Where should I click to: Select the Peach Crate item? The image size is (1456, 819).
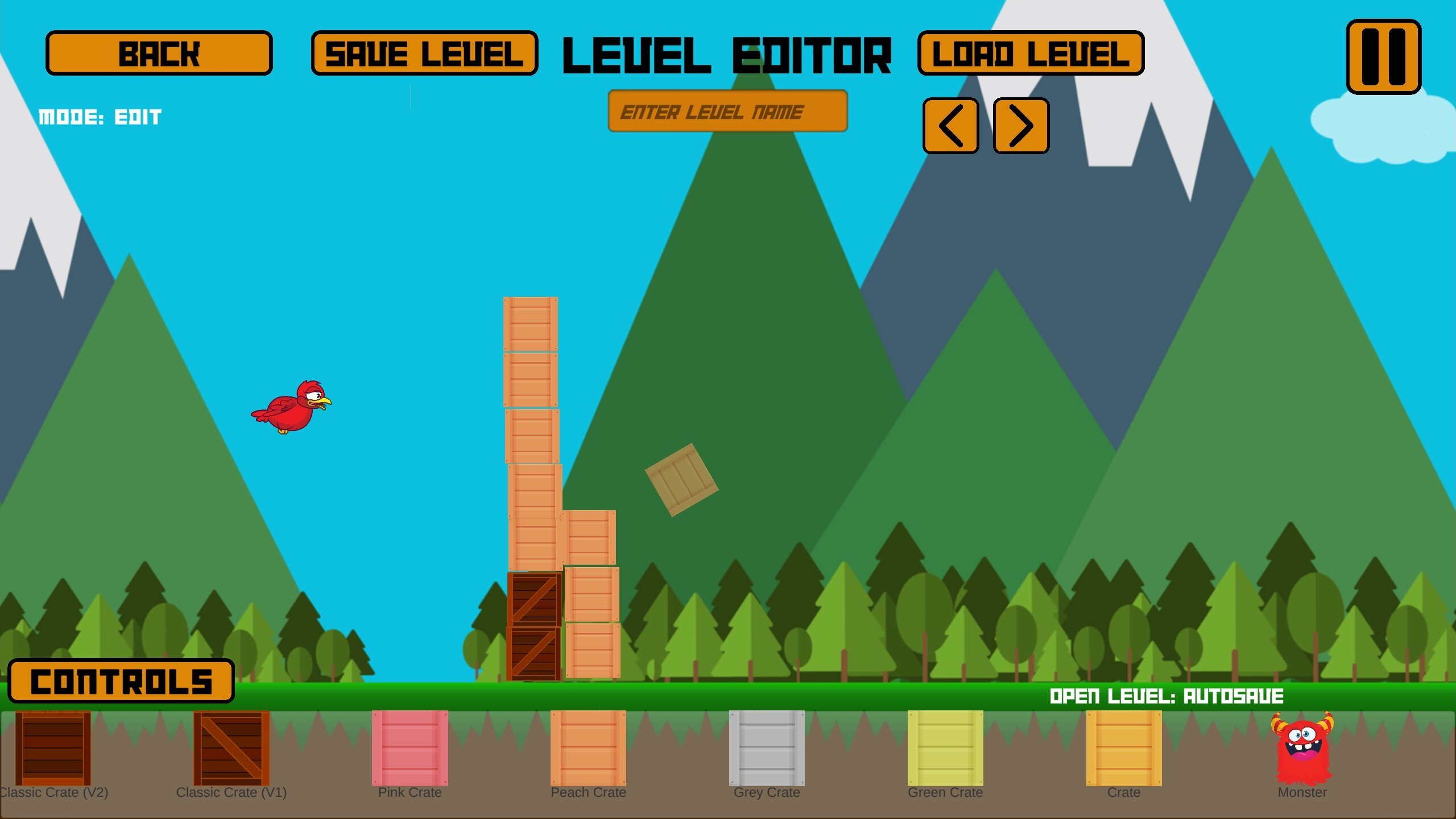coord(589,750)
